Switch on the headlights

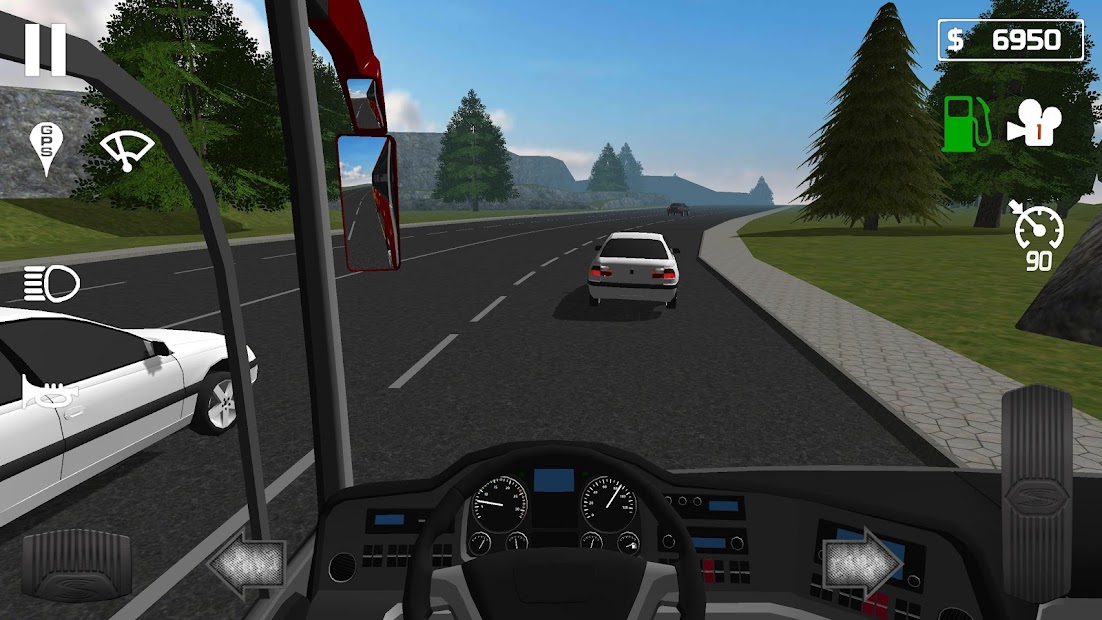click(51, 284)
